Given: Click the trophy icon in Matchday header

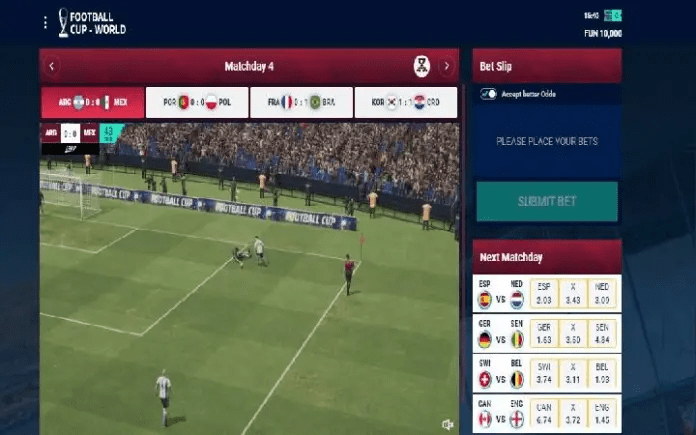Looking at the screenshot, I should coord(422,67).
